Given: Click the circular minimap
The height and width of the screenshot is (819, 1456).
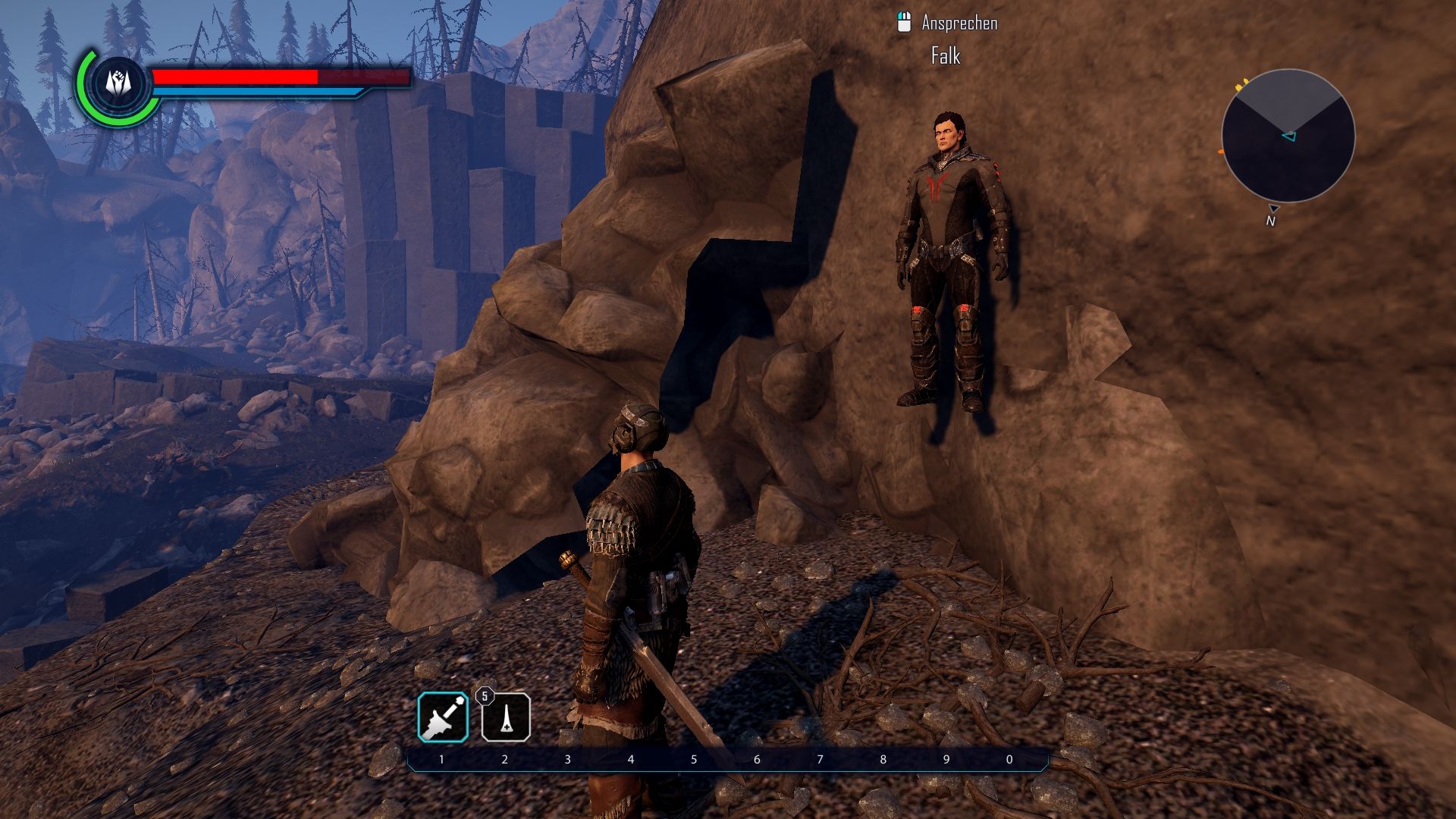Looking at the screenshot, I should tap(1288, 136).
